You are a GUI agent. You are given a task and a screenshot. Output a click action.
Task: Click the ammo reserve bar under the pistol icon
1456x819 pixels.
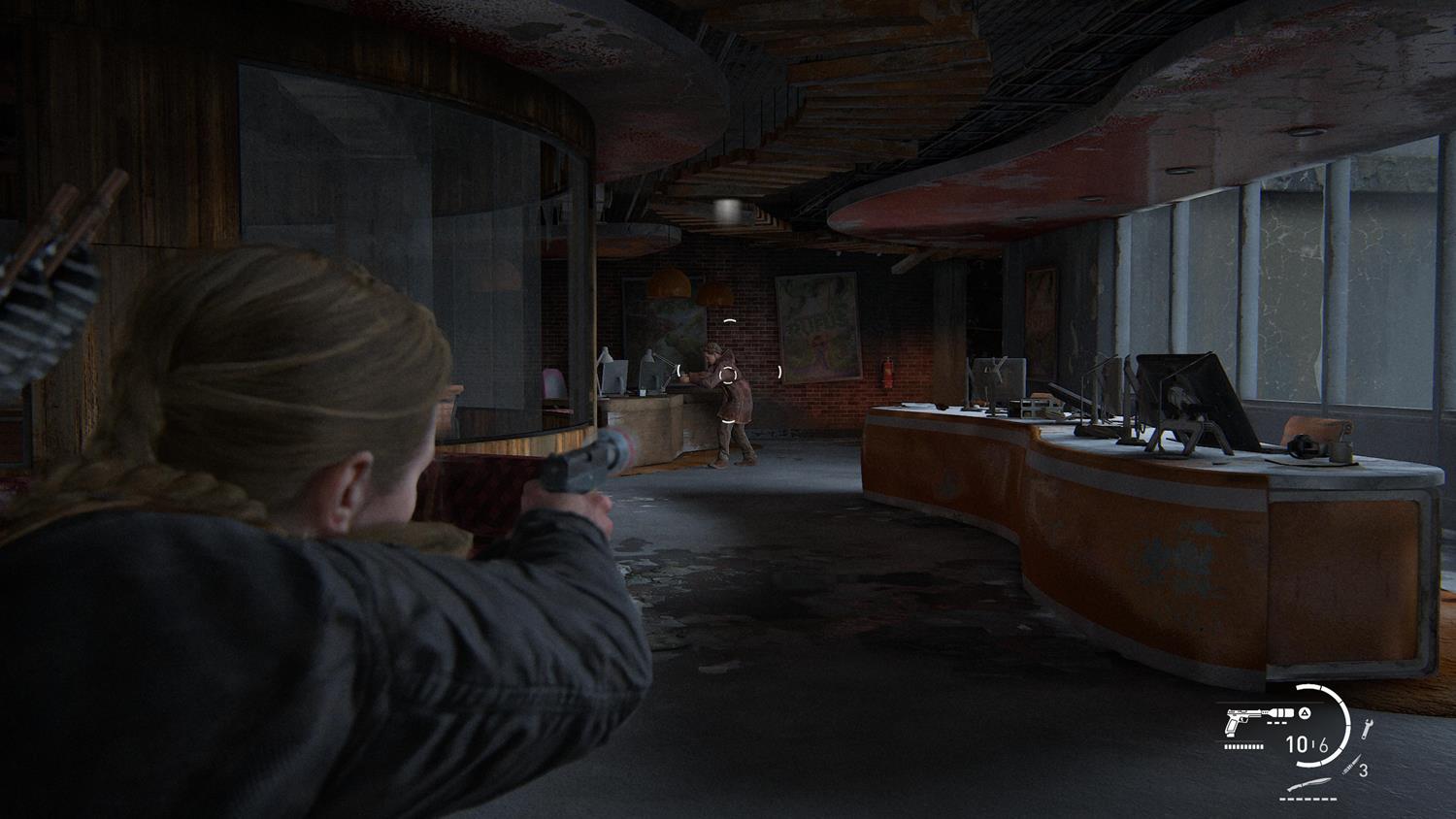(x=1243, y=746)
